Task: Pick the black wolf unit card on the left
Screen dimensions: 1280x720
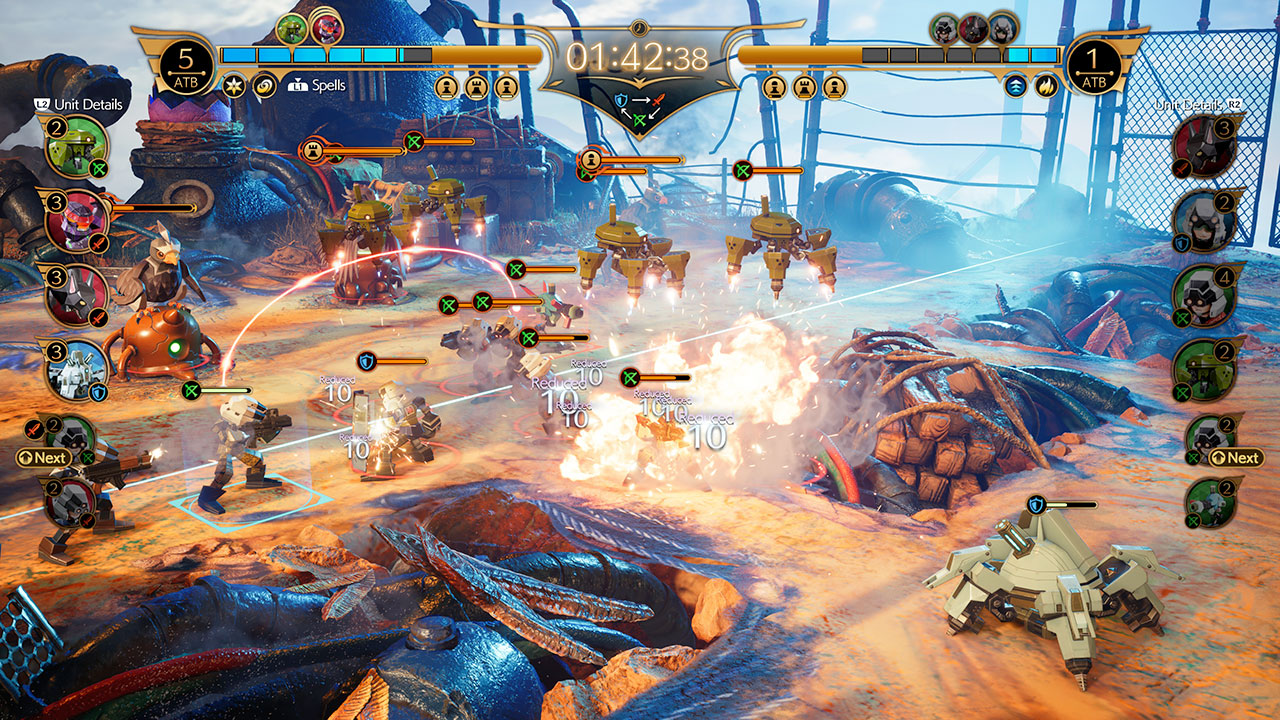Action: pyautogui.click(x=77, y=296)
